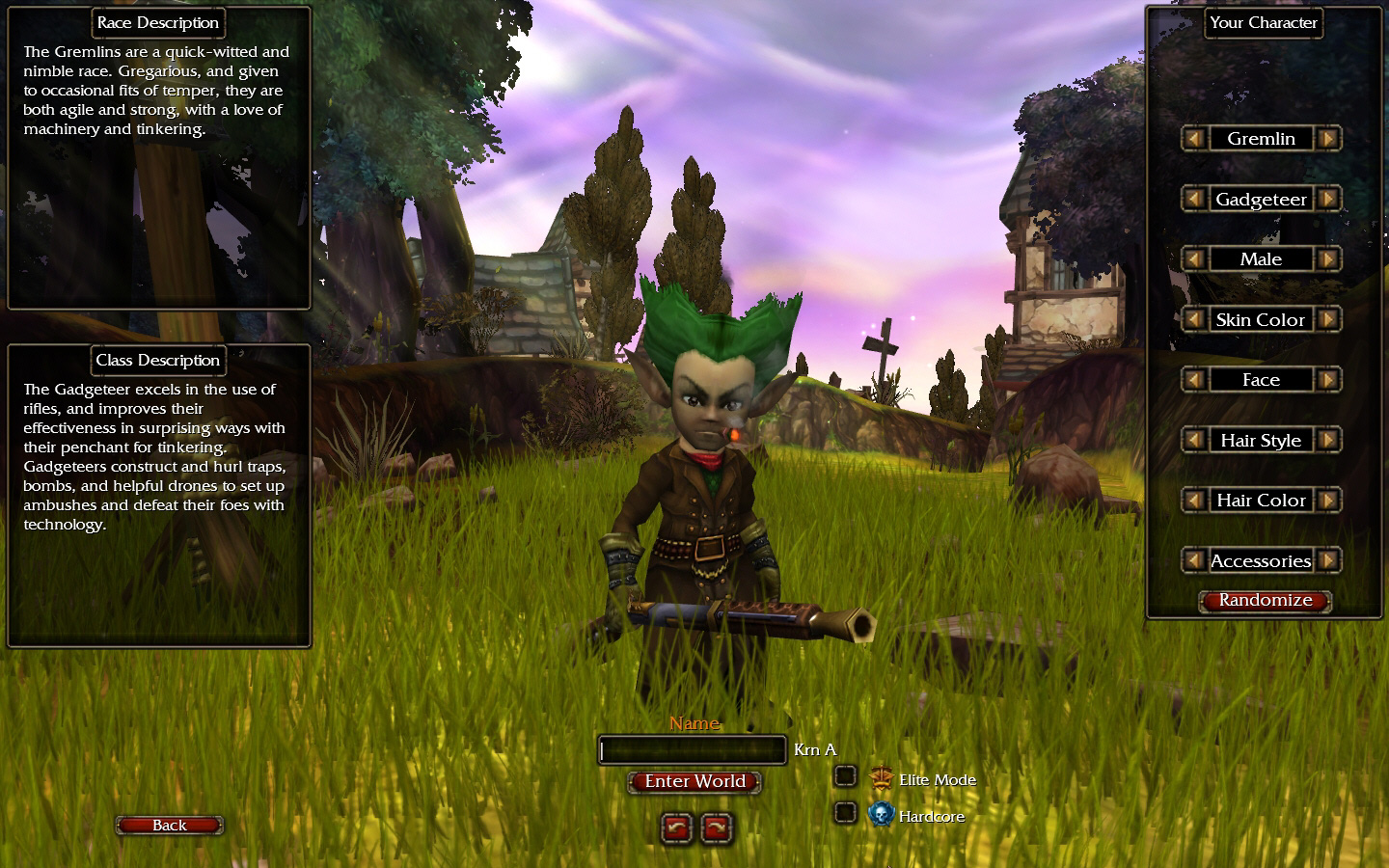The width and height of the screenshot is (1389, 868).
Task: Rotate character with left rotate arrow button
Action: coord(676,827)
